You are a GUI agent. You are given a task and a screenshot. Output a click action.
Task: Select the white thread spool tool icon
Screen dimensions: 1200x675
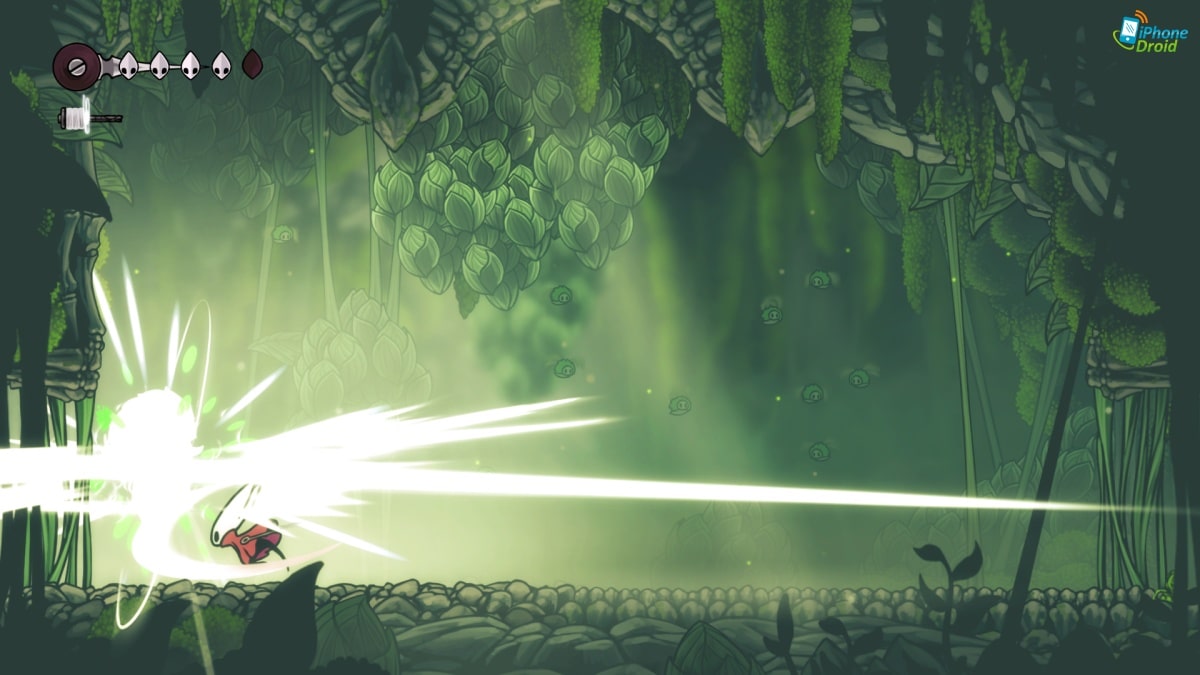76,117
